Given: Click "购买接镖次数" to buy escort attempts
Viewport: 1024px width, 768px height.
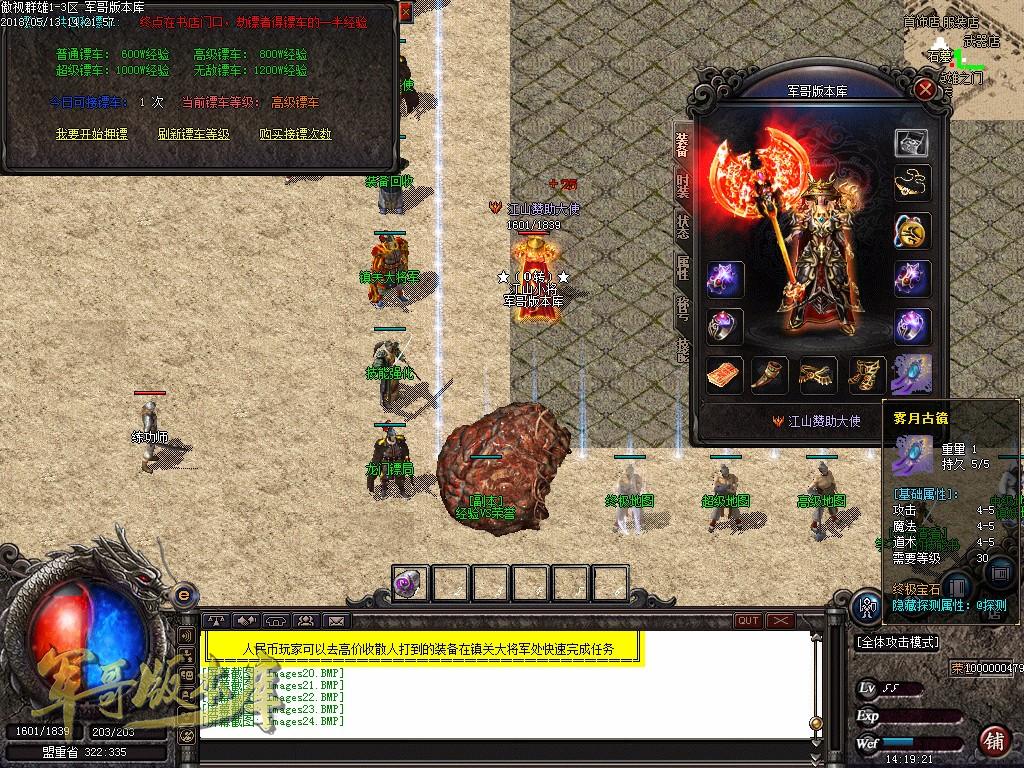Looking at the screenshot, I should pyautogui.click(x=295, y=133).
